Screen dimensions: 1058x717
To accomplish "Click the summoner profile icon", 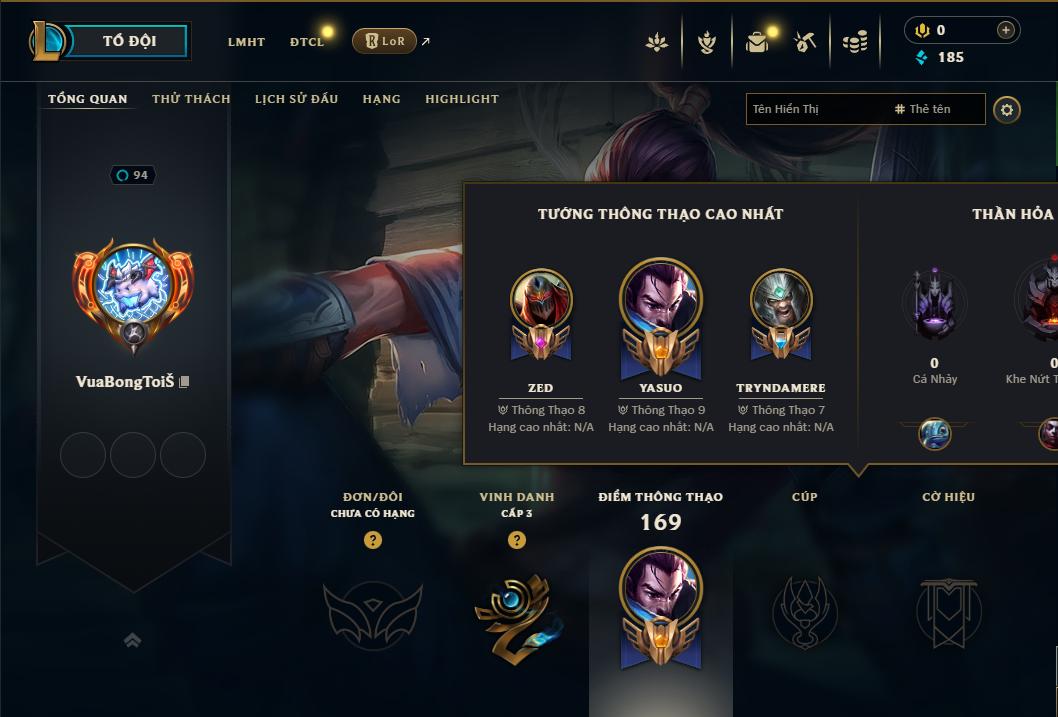I will (133, 286).
